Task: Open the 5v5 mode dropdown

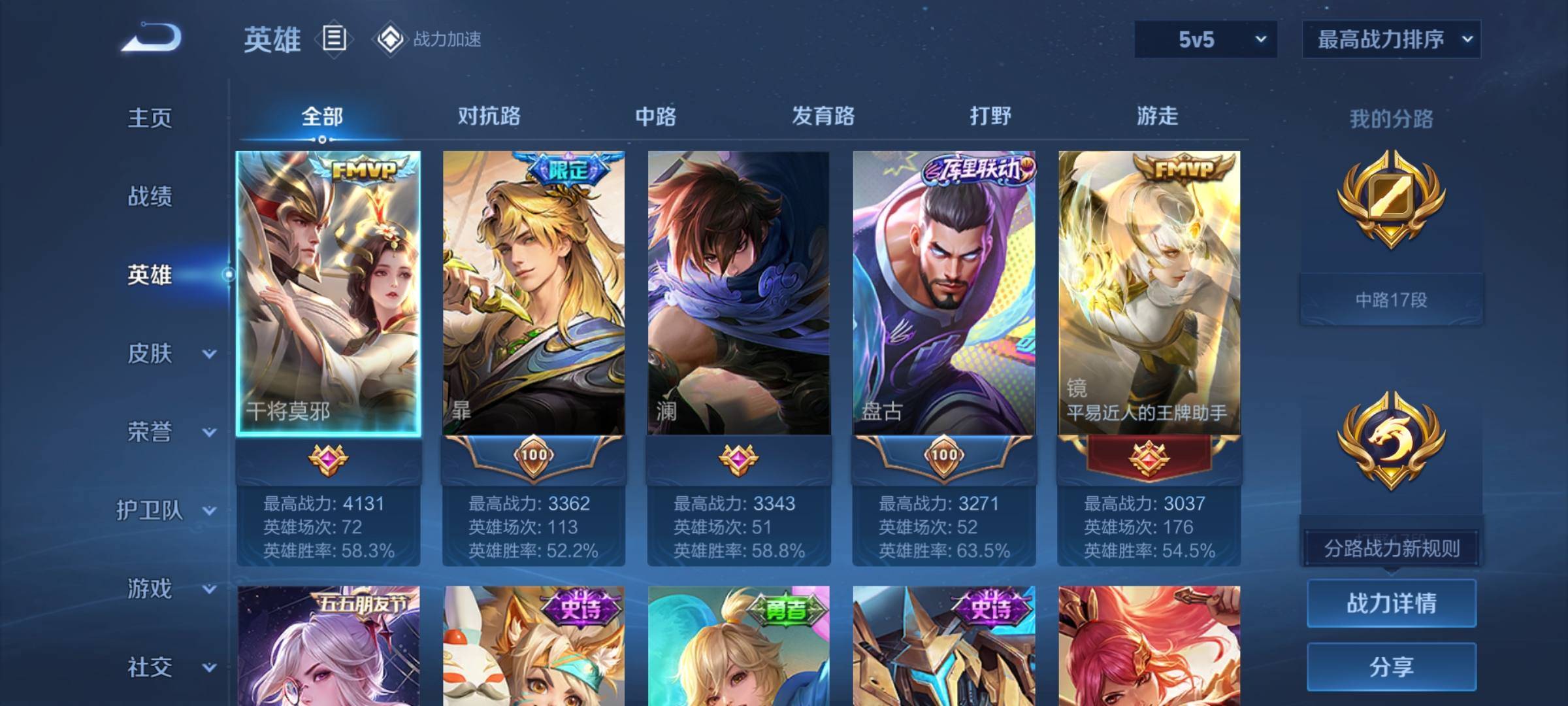Action: coord(1205,39)
